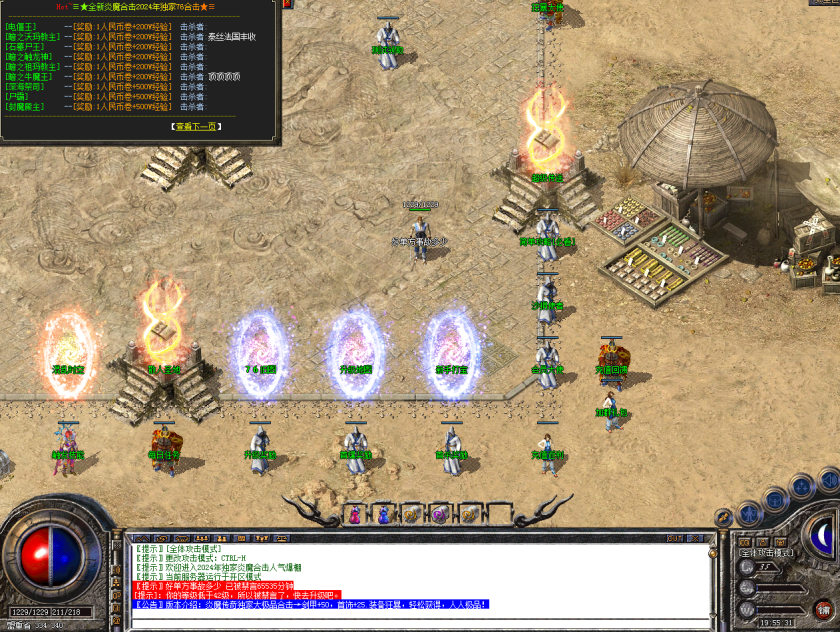Image resolution: width=840 pixels, height=632 pixels.
Task: Use the purple orb item in the belt
Action: click(x=438, y=515)
